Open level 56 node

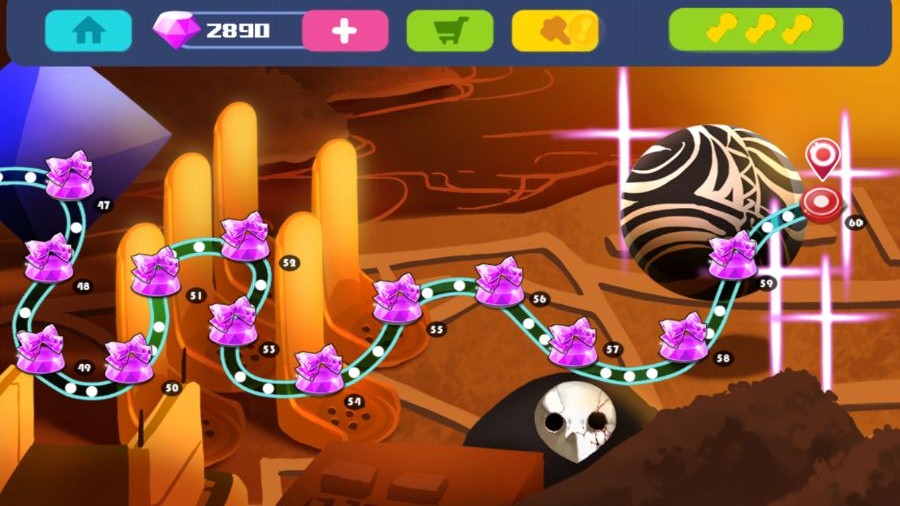coord(498,282)
